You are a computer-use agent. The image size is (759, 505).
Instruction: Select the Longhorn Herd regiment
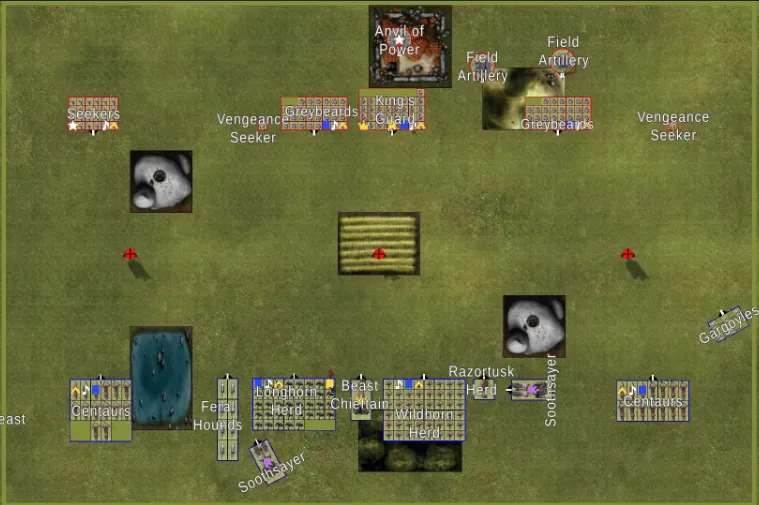pyautogui.click(x=293, y=403)
